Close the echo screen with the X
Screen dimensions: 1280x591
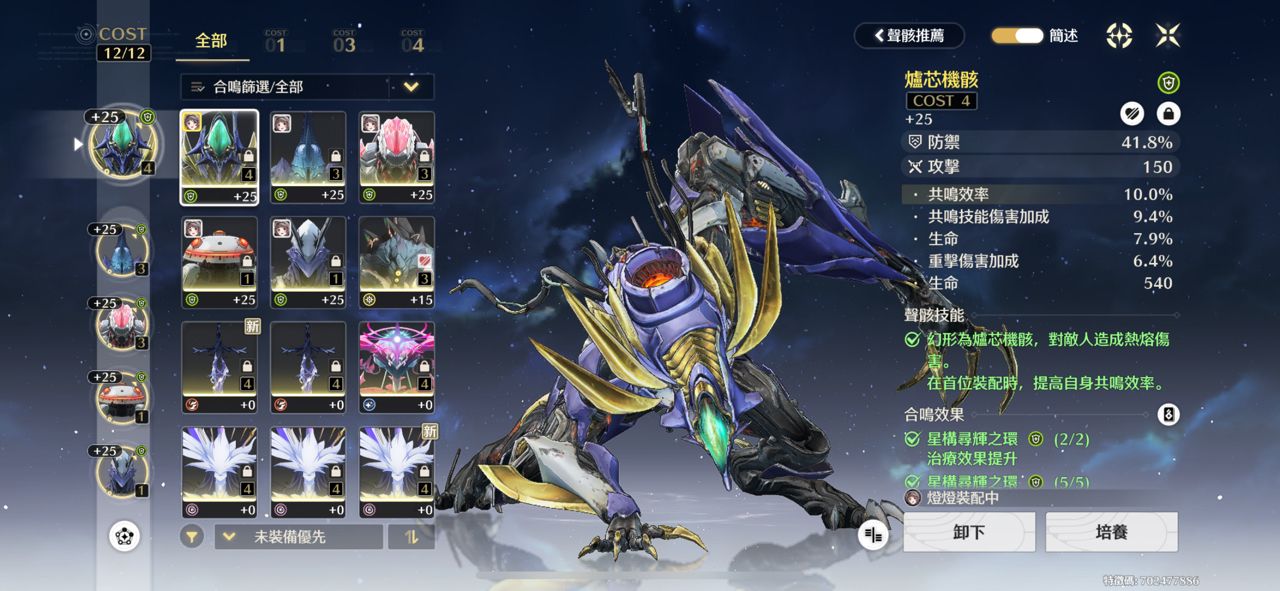tap(1168, 35)
